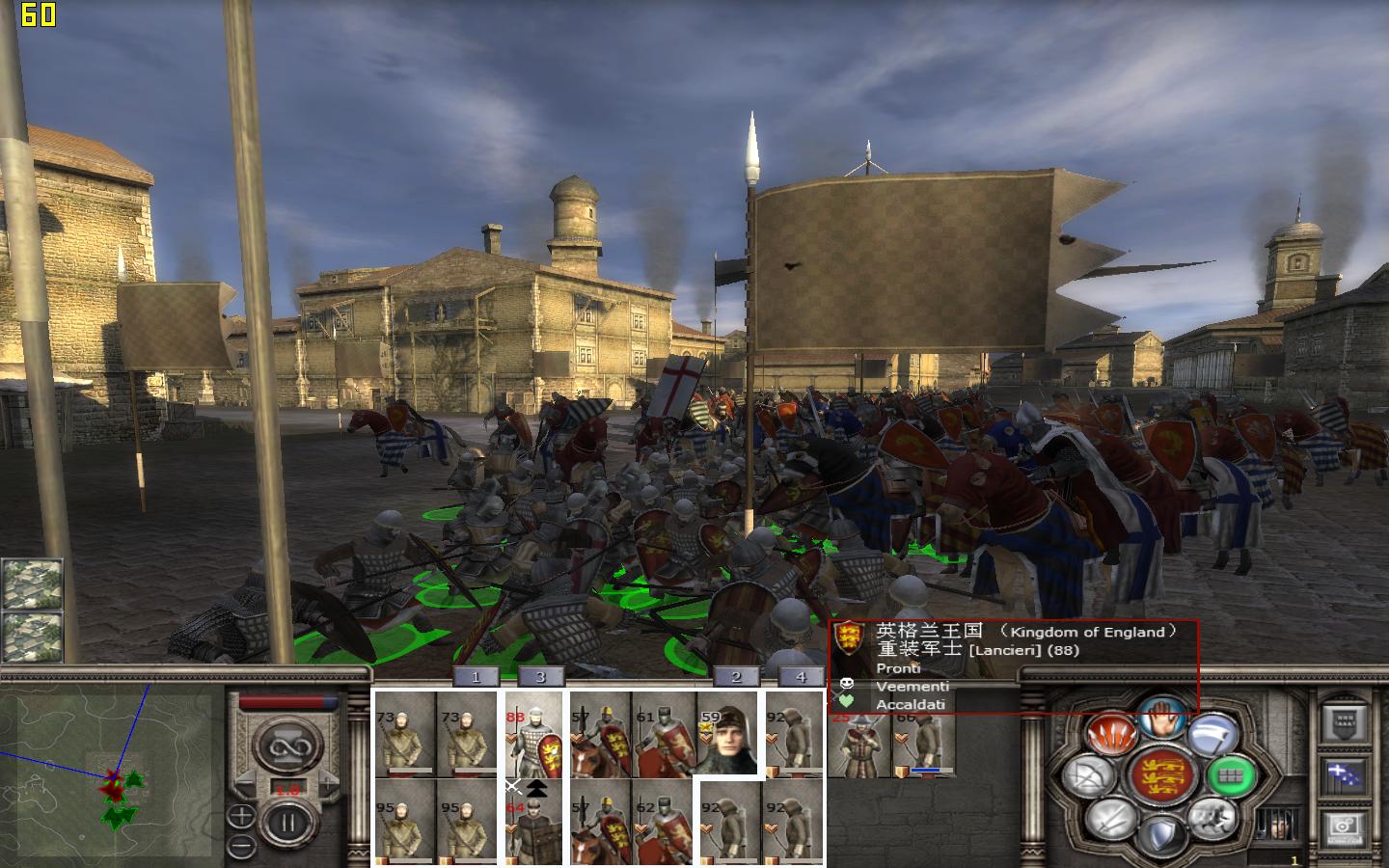Select the 61-man red knight unit card
The height and width of the screenshot is (868, 1389).
[x=664, y=733]
